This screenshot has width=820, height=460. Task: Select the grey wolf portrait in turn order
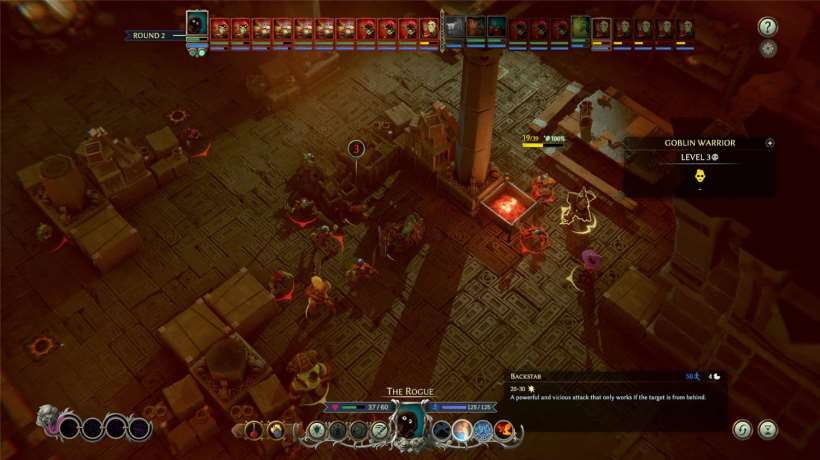(x=455, y=28)
